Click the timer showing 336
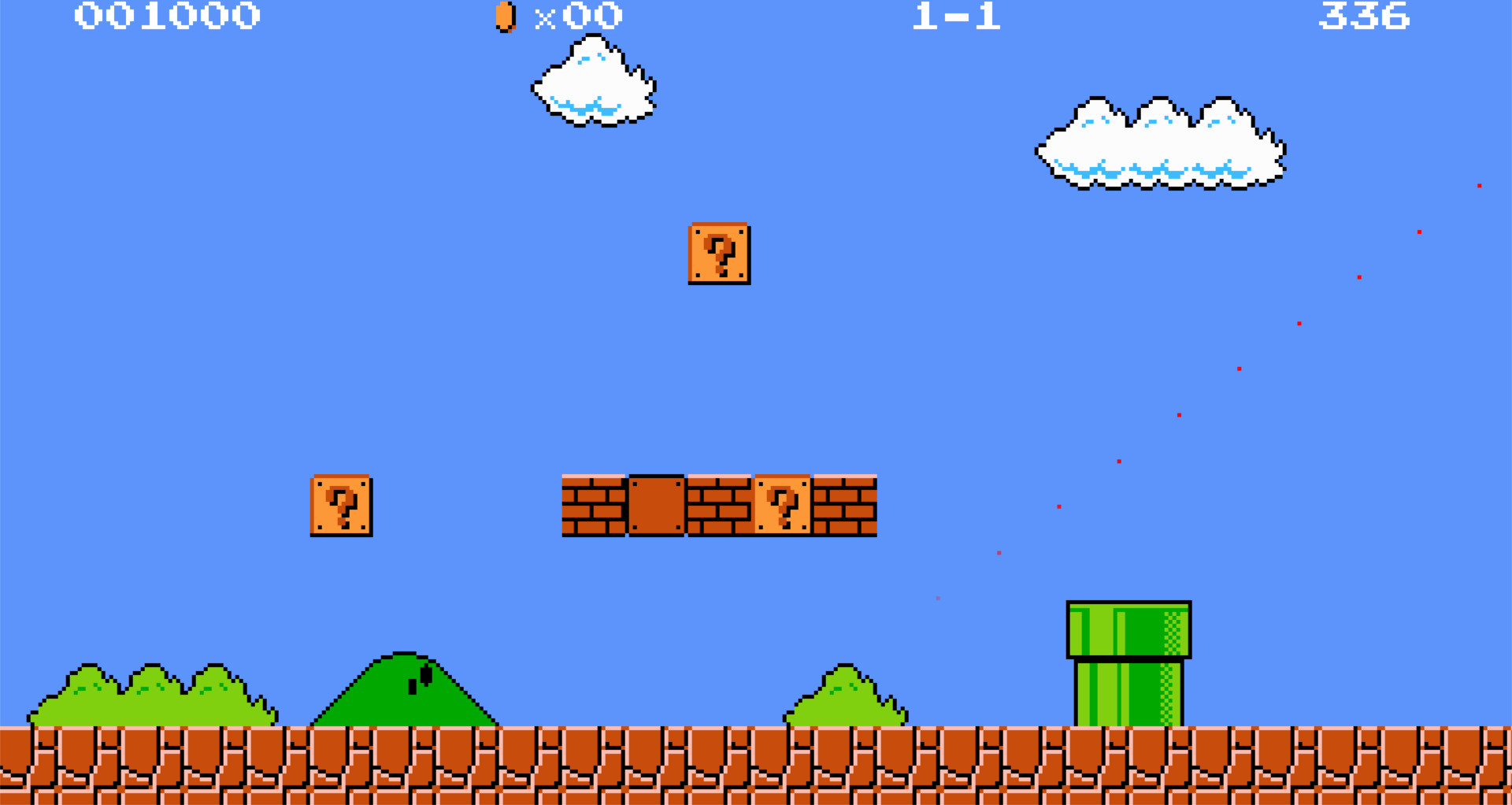This screenshot has width=1512, height=805. [x=1366, y=17]
